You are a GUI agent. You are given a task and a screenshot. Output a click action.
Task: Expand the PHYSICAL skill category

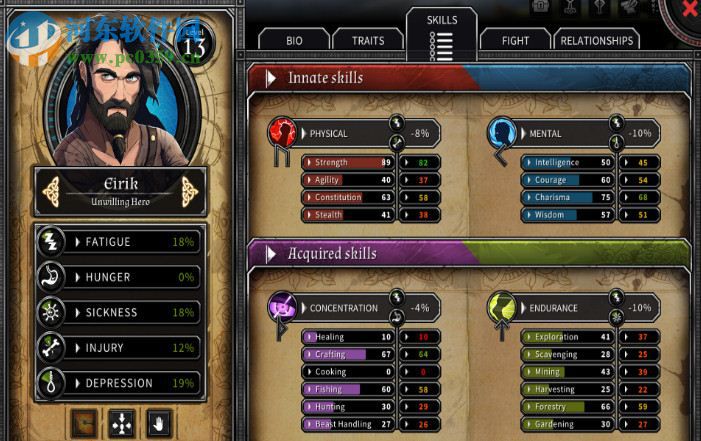pos(340,134)
